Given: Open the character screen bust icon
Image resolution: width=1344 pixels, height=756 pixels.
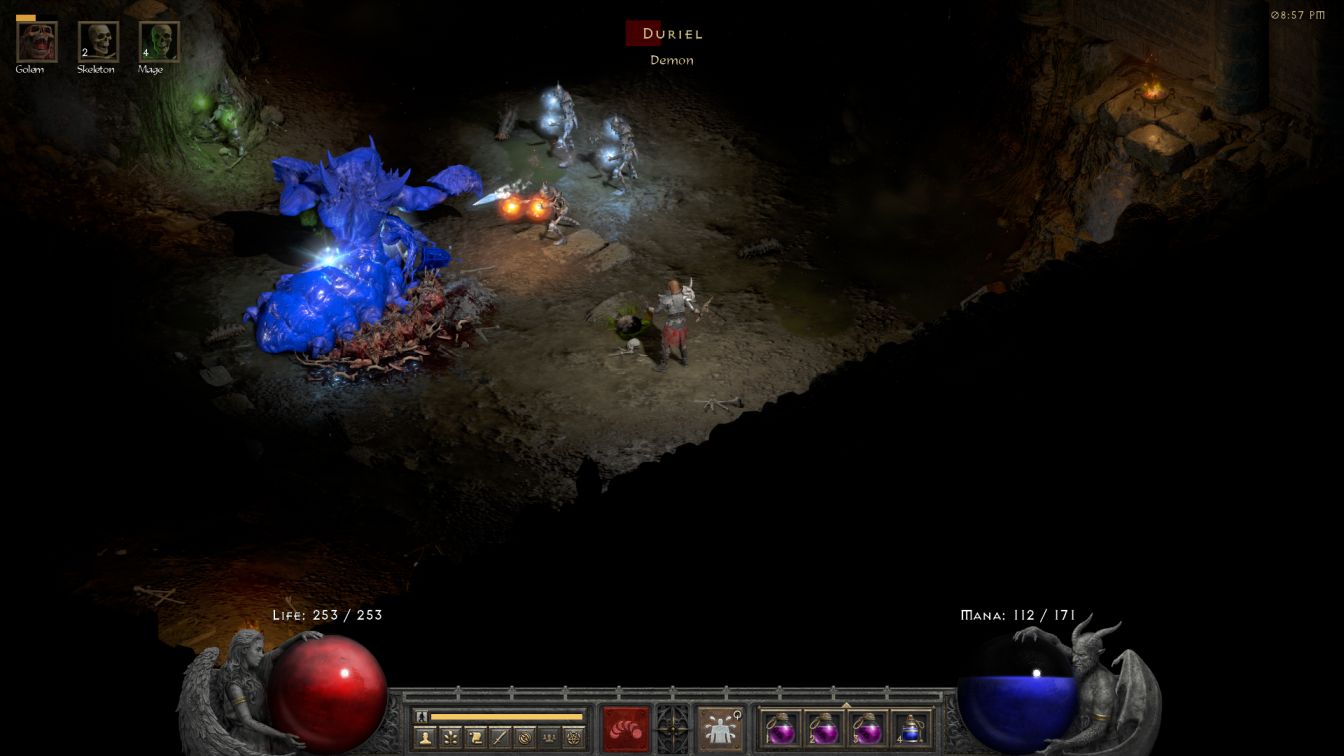Looking at the screenshot, I should (x=425, y=738).
